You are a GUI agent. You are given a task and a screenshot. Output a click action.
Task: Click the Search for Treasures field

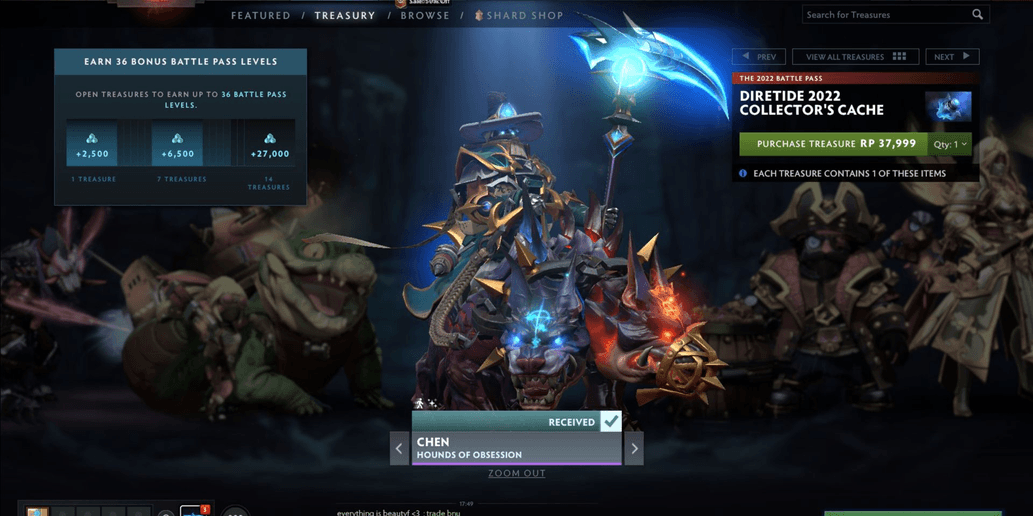click(x=885, y=15)
